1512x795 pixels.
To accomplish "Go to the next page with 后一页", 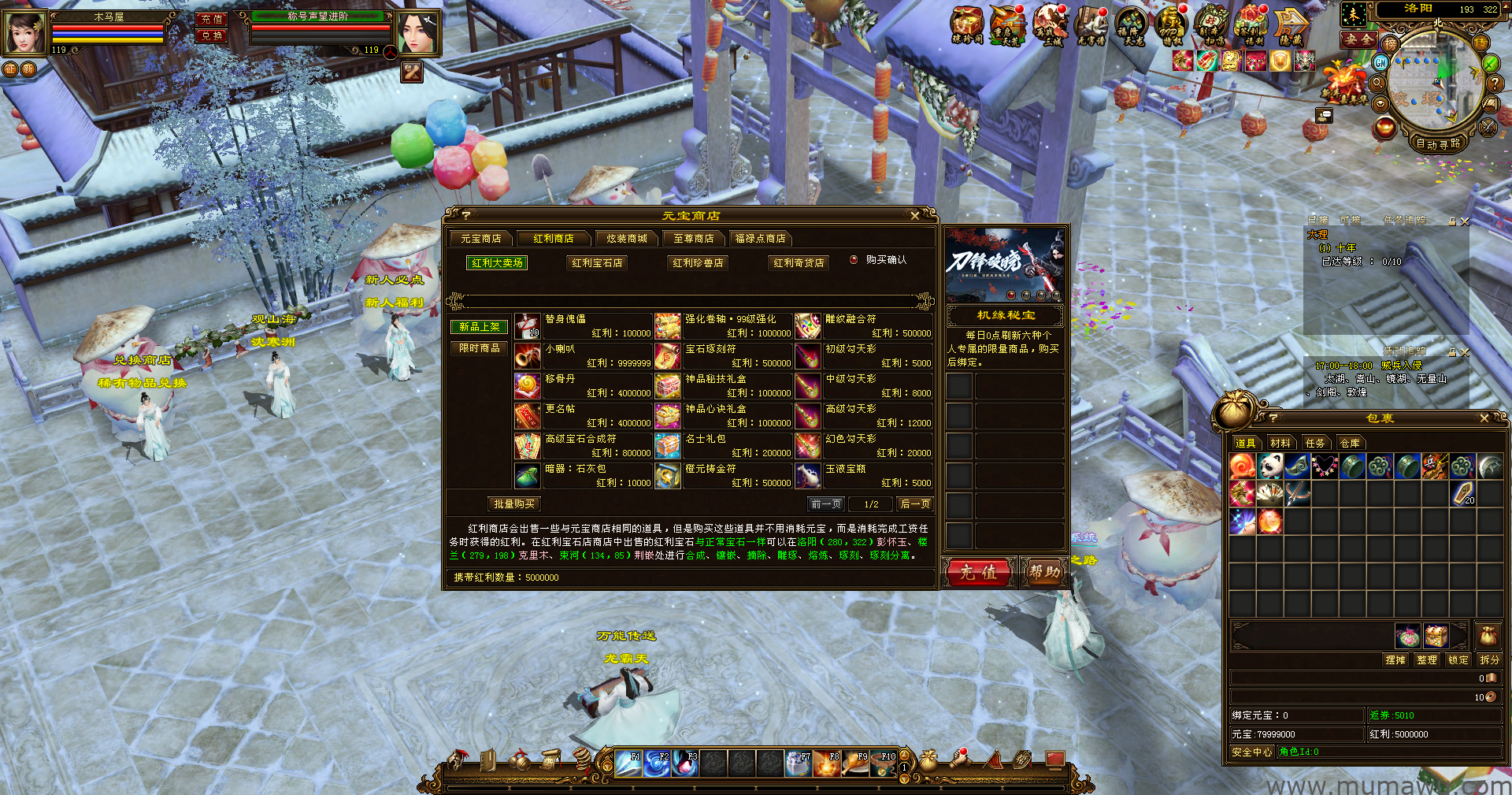I will click(x=915, y=504).
